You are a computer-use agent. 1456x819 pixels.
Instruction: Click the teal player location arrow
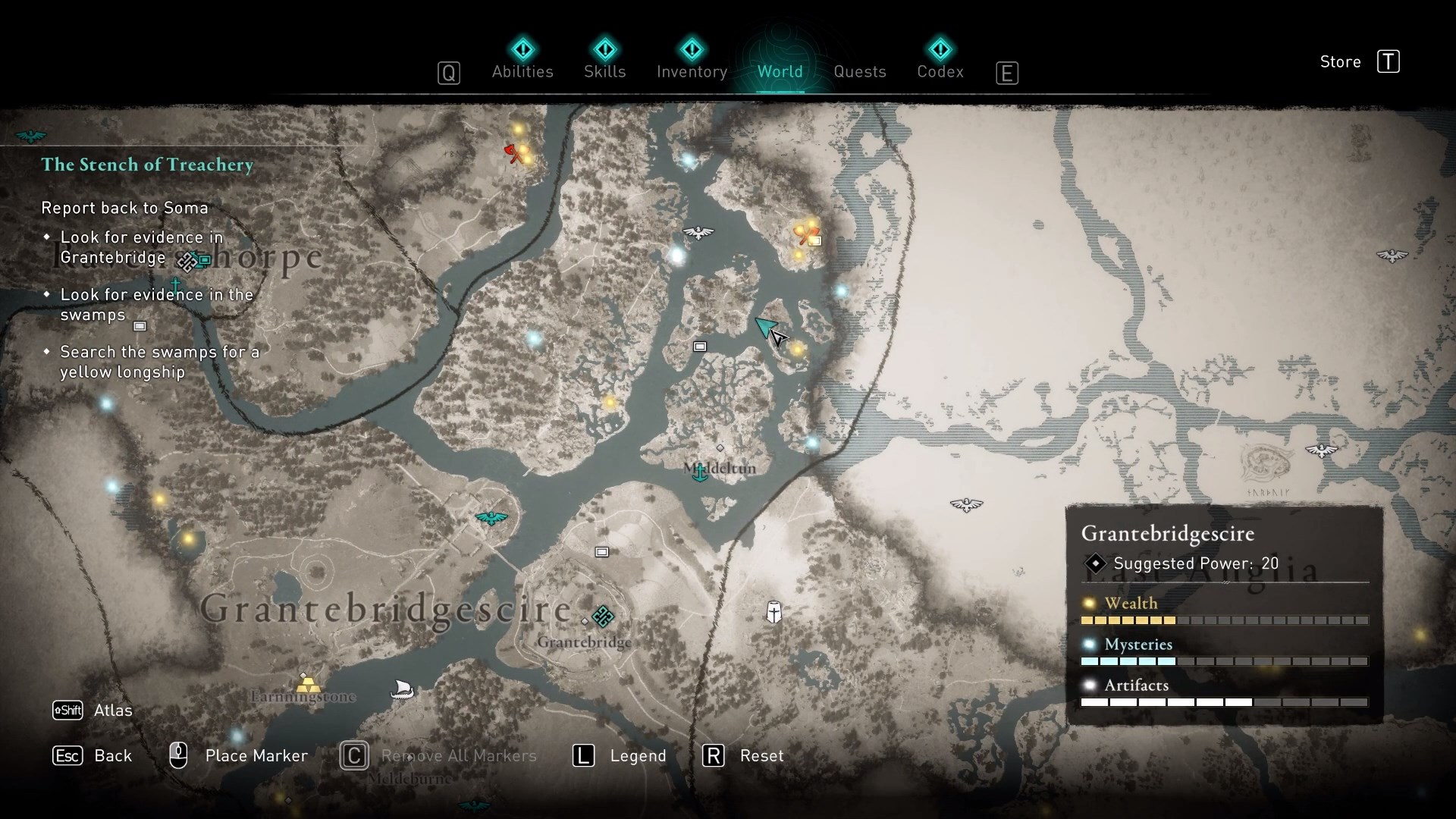tap(766, 328)
